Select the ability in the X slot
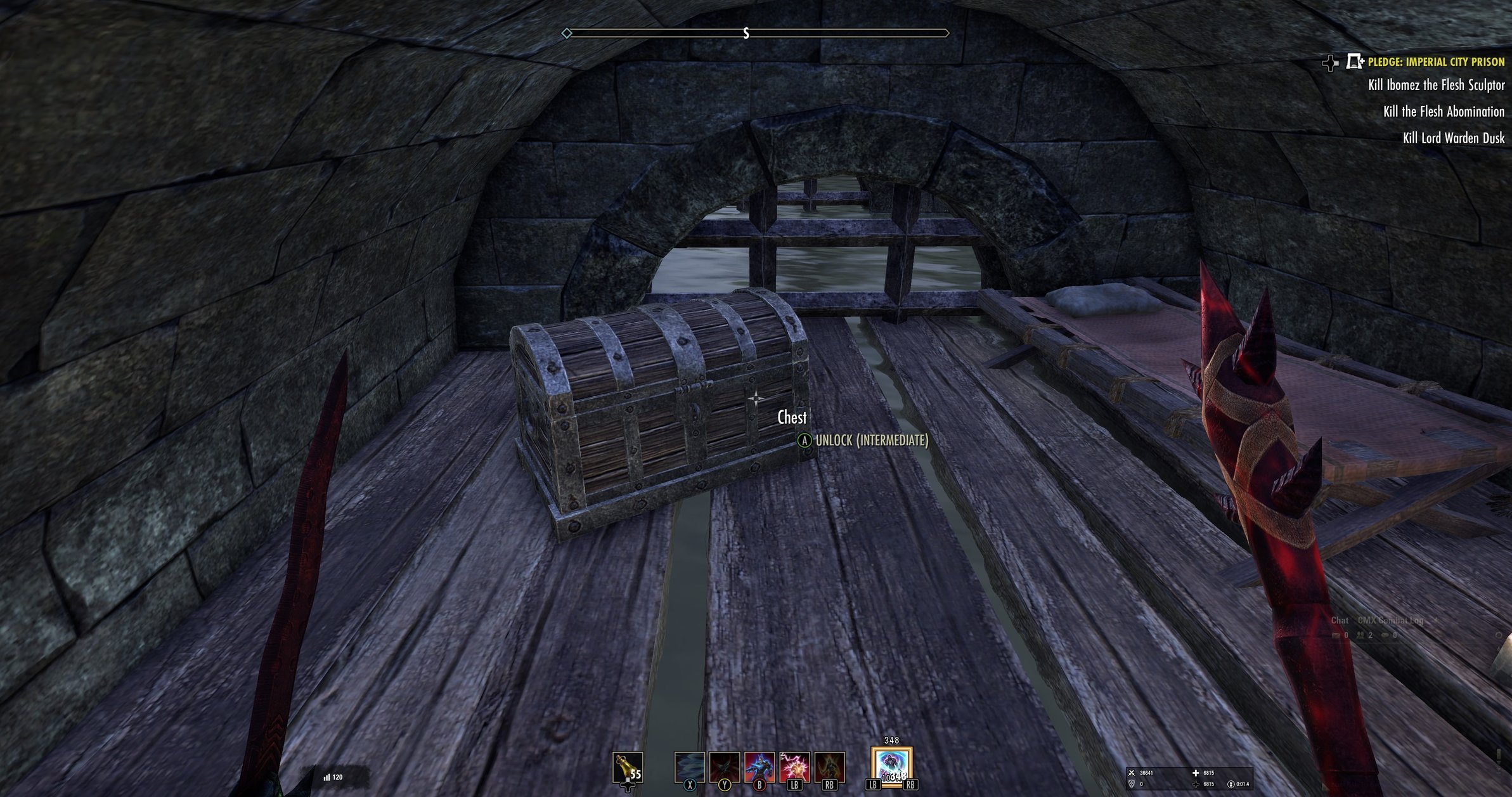Image resolution: width=1512 pixels, height=797 pixels. (690, 768)
